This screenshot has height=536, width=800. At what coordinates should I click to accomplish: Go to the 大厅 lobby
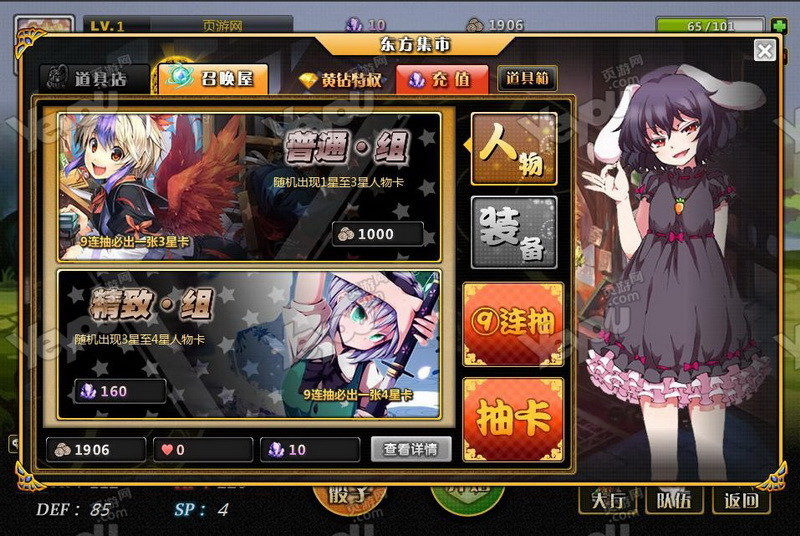(x=607, y=501)
